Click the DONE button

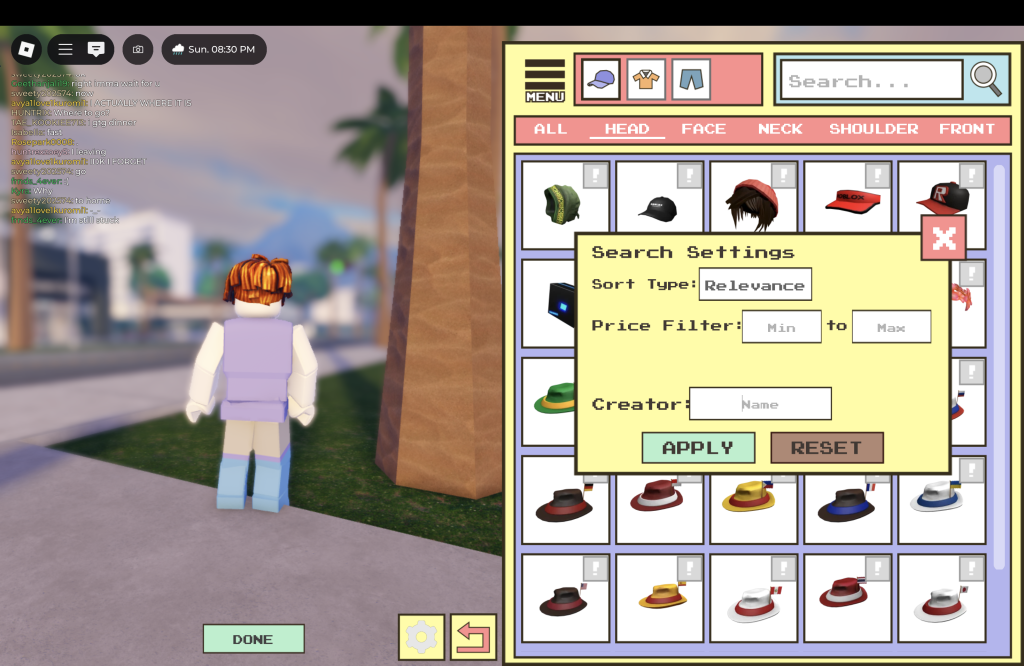pyautogui.click(x=253, y=639)
